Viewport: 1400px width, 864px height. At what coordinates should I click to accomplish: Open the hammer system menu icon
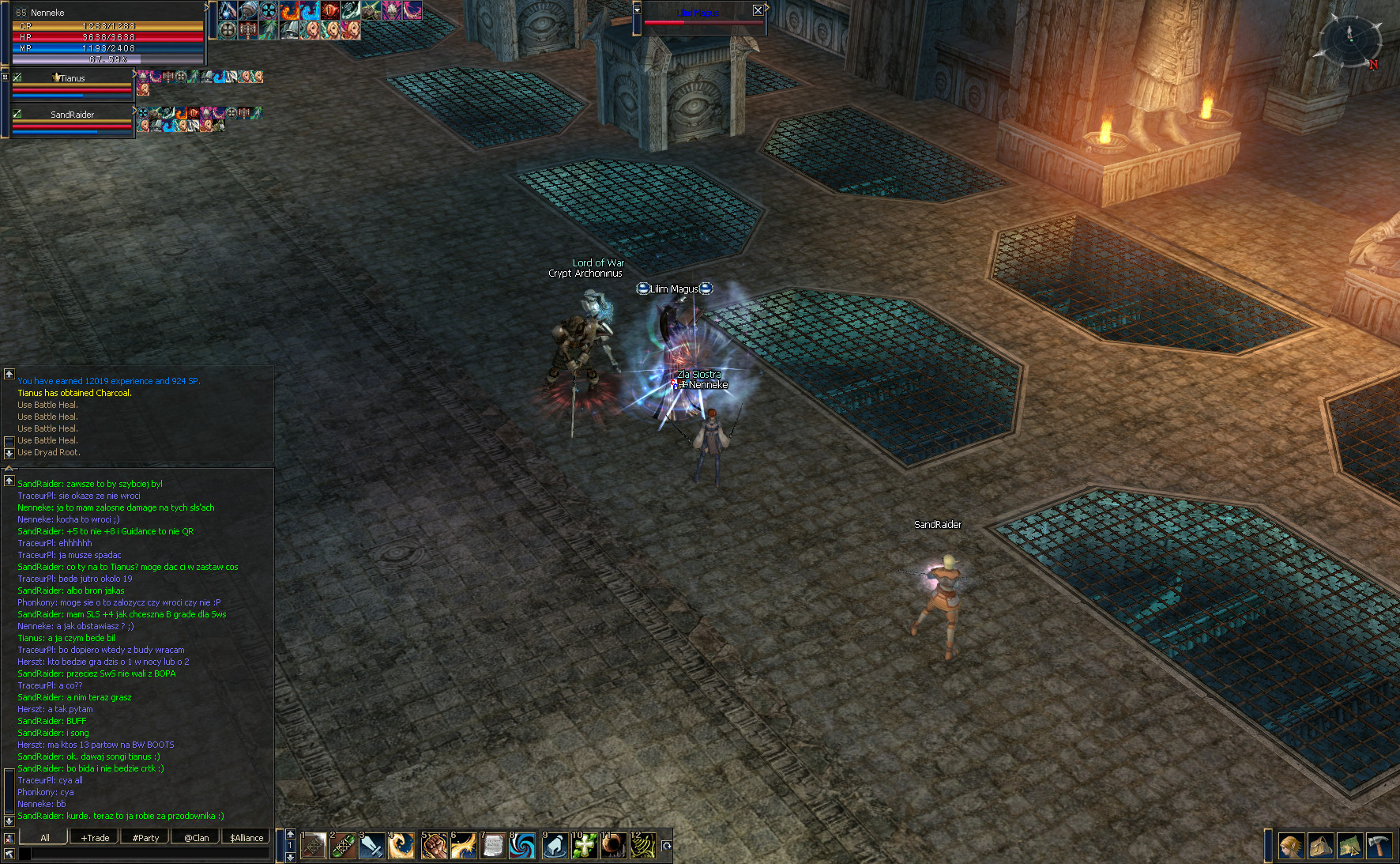pos(1379,846)
